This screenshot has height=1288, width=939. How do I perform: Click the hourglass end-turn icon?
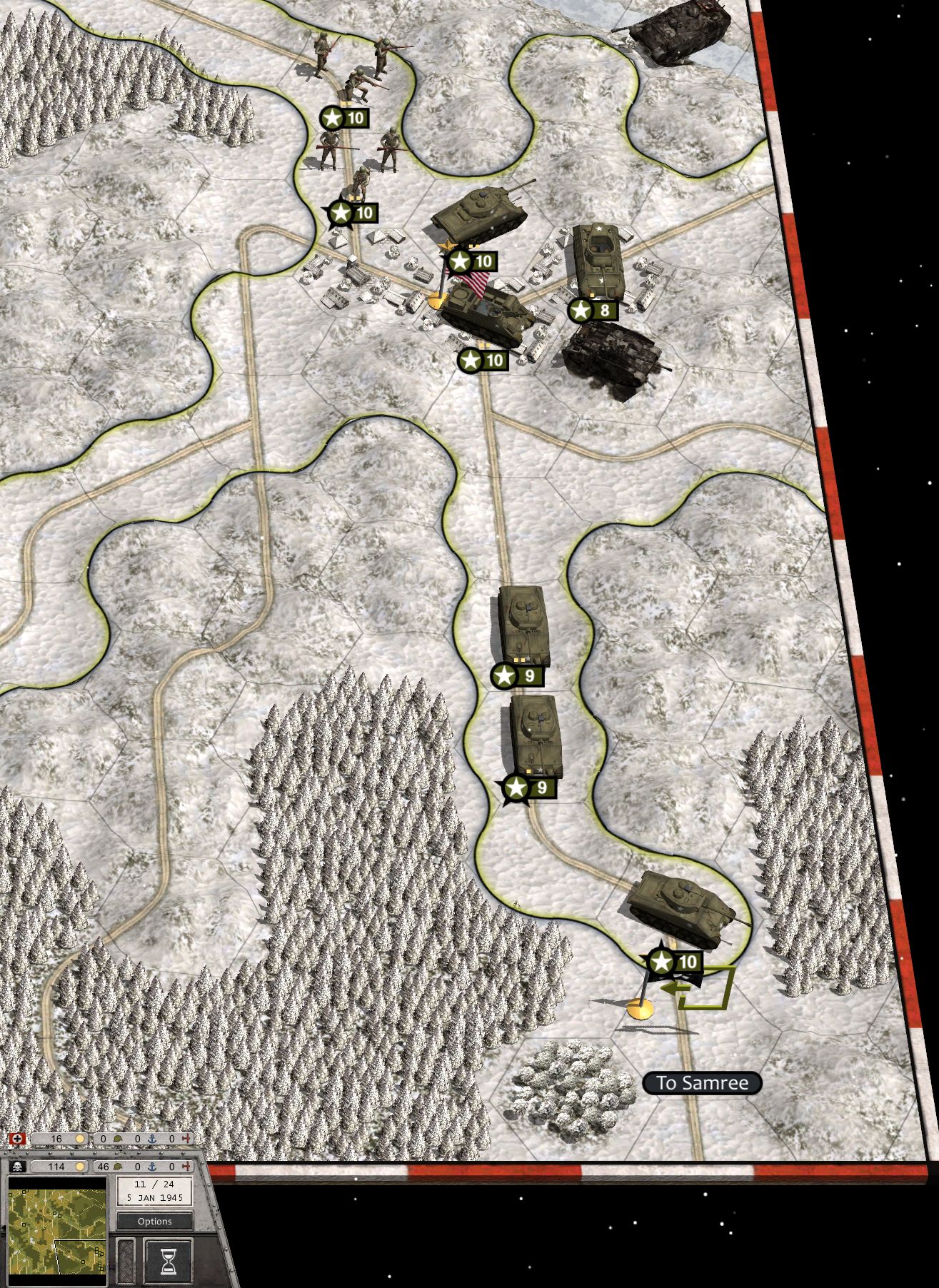[169, 1260]
